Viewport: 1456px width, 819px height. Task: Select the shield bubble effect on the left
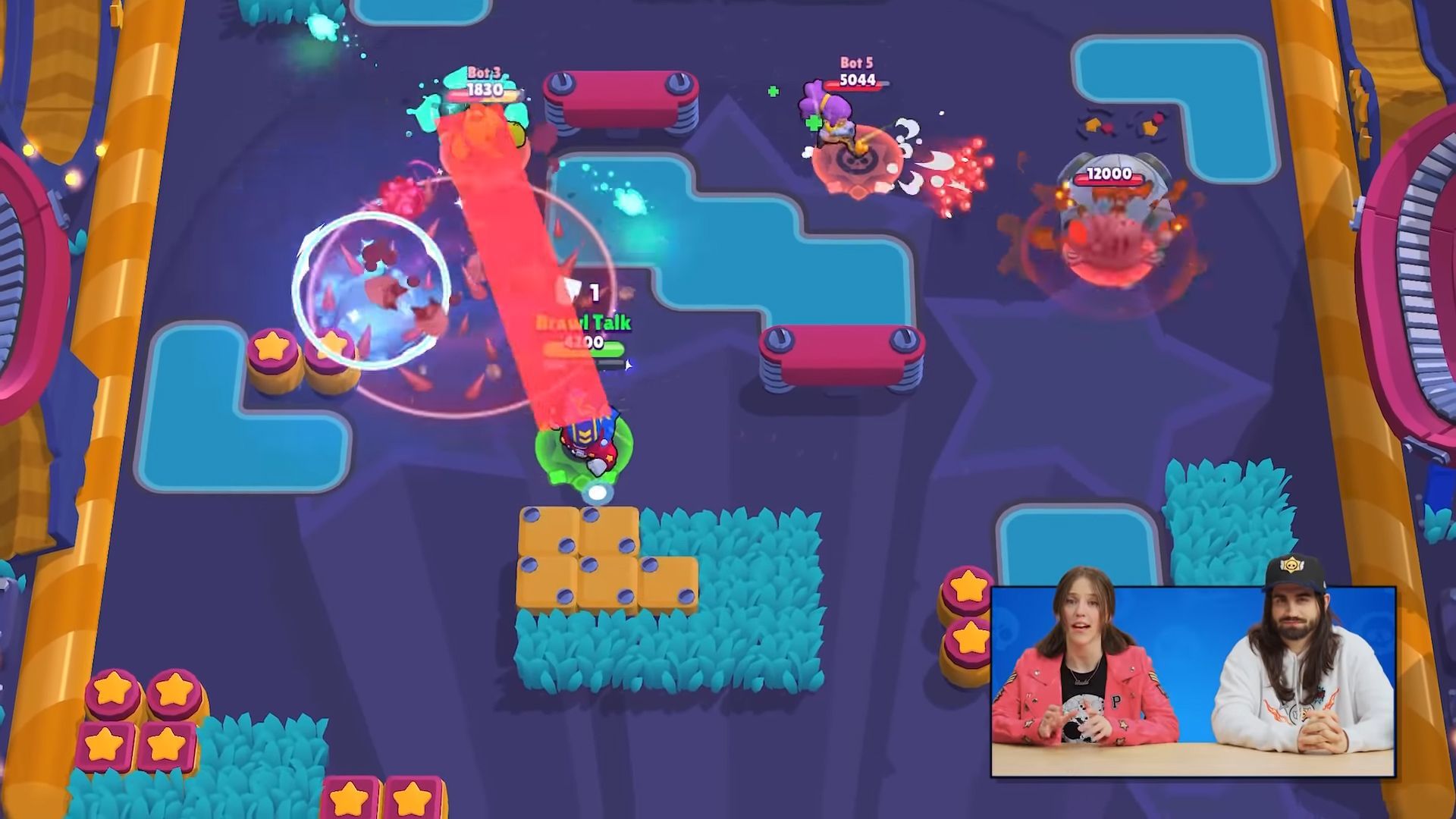[372, 288]
